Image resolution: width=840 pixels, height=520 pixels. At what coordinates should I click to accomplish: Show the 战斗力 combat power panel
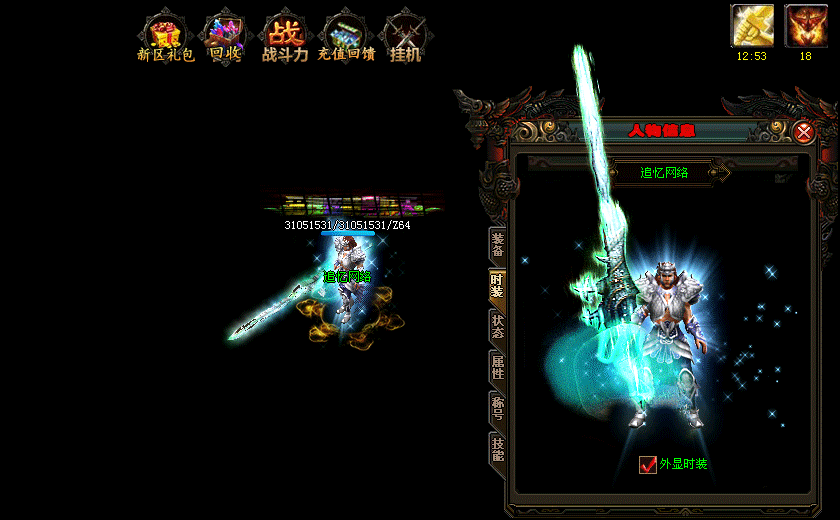(x=284, y=37)
